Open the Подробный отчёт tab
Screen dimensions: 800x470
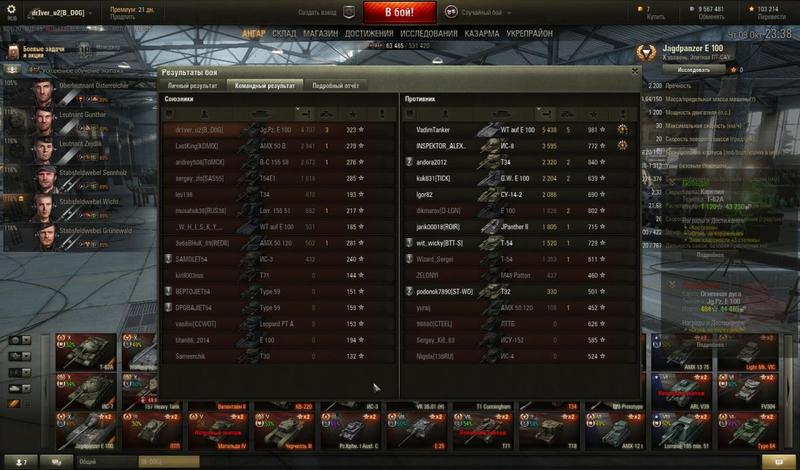334,86
